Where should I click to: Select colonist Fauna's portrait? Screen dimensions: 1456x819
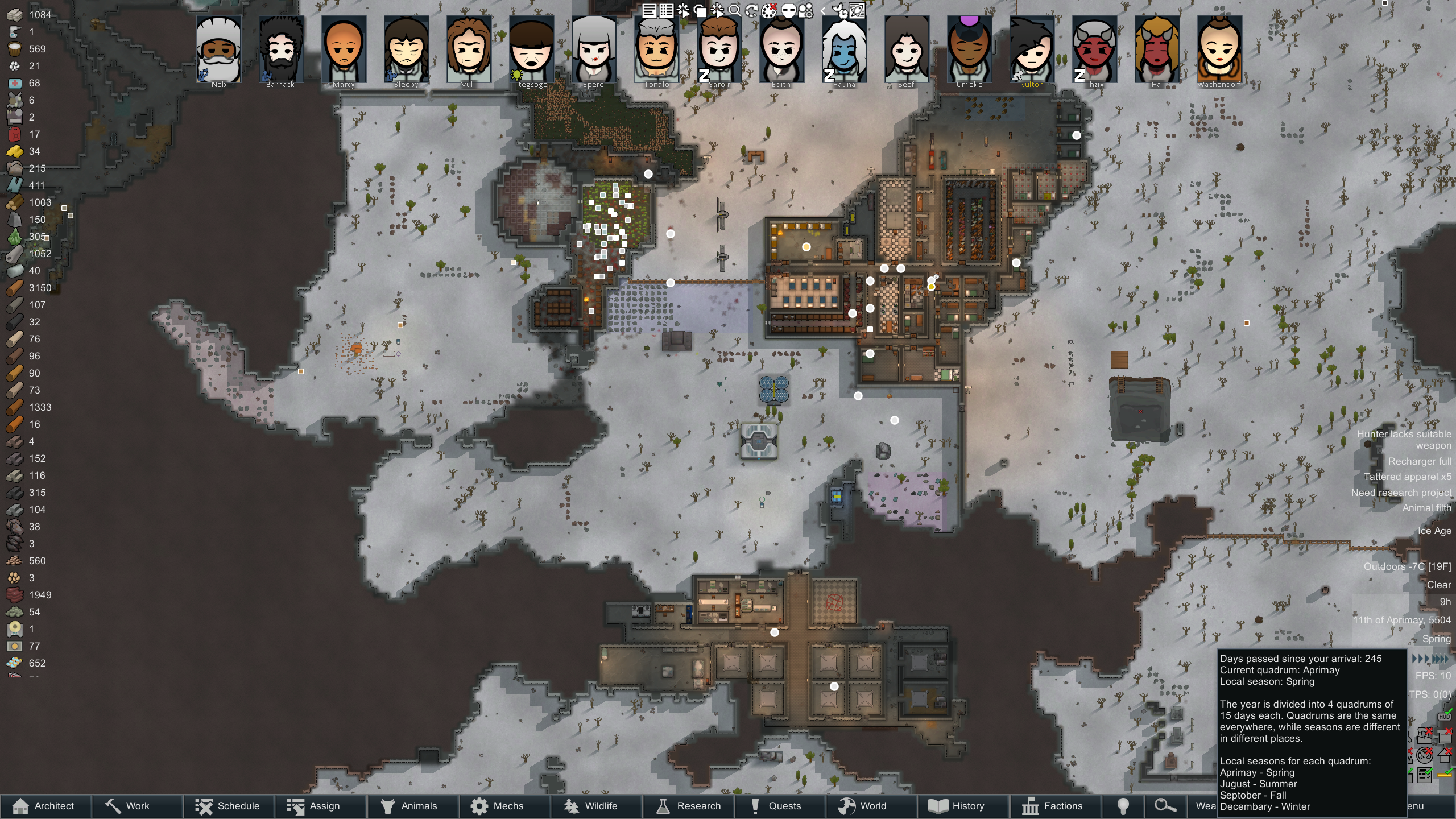pyautogui.click(x=844, y=50)
